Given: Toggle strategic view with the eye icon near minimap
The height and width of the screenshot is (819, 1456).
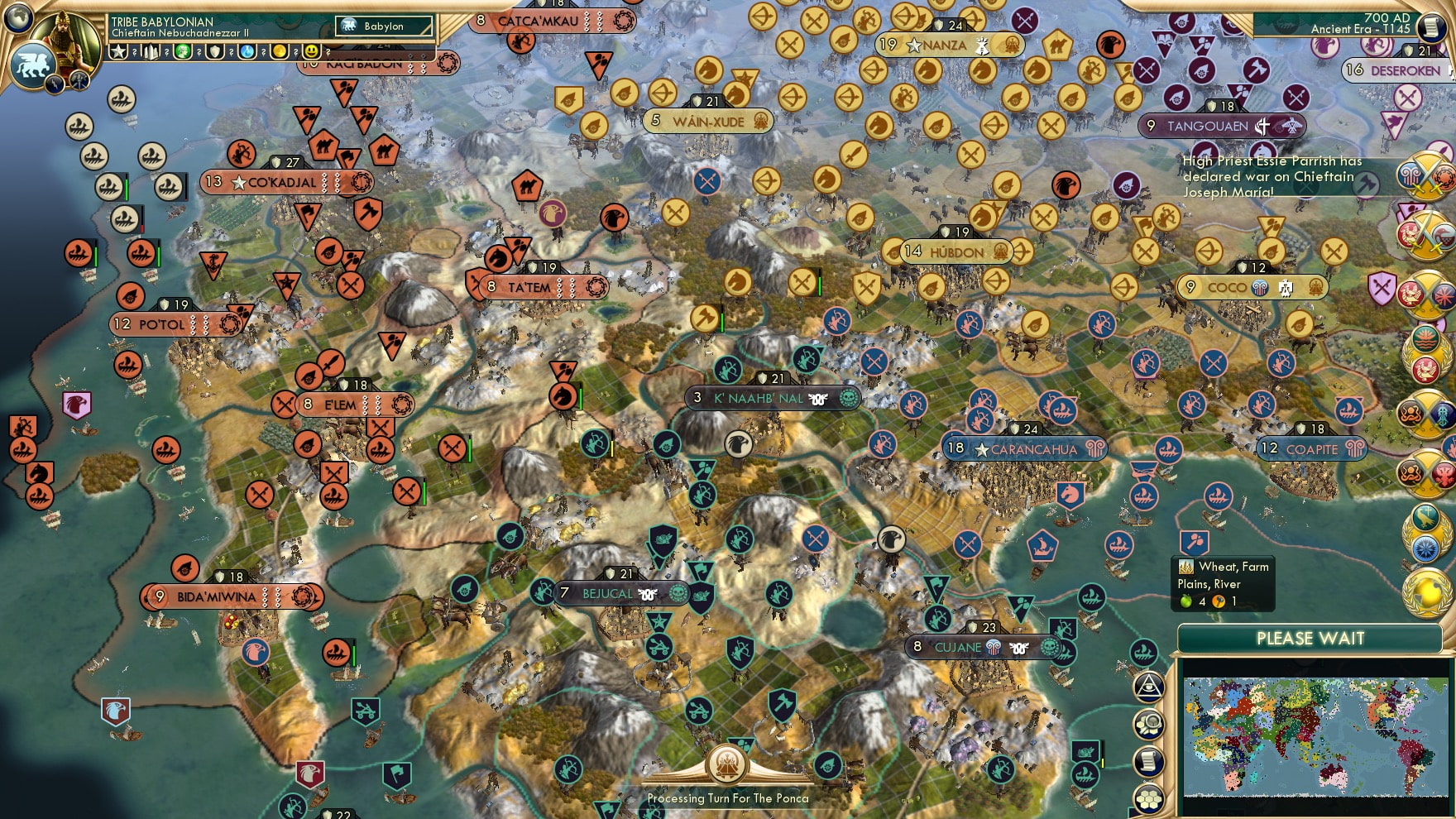Looking at the screenshot, I should coord(1149,686).
